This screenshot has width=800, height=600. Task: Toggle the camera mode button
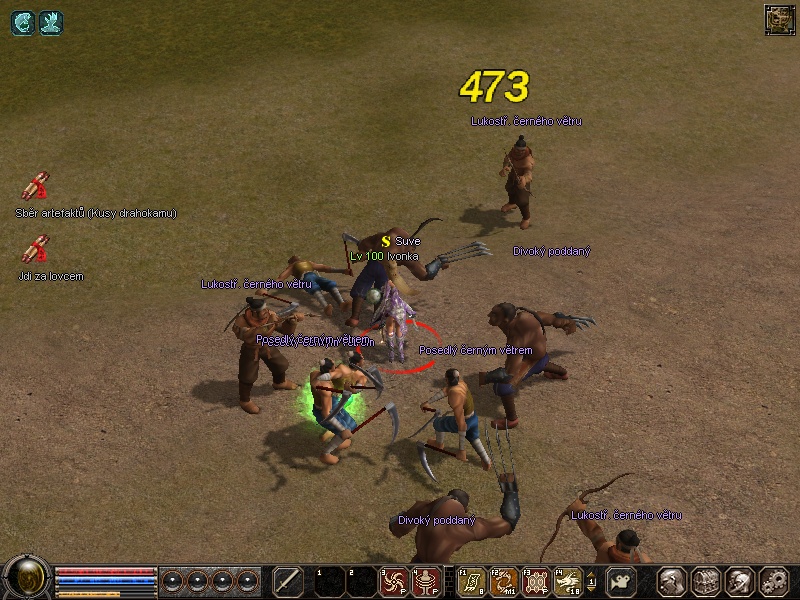pyautogui.click(x=623, y=581)
